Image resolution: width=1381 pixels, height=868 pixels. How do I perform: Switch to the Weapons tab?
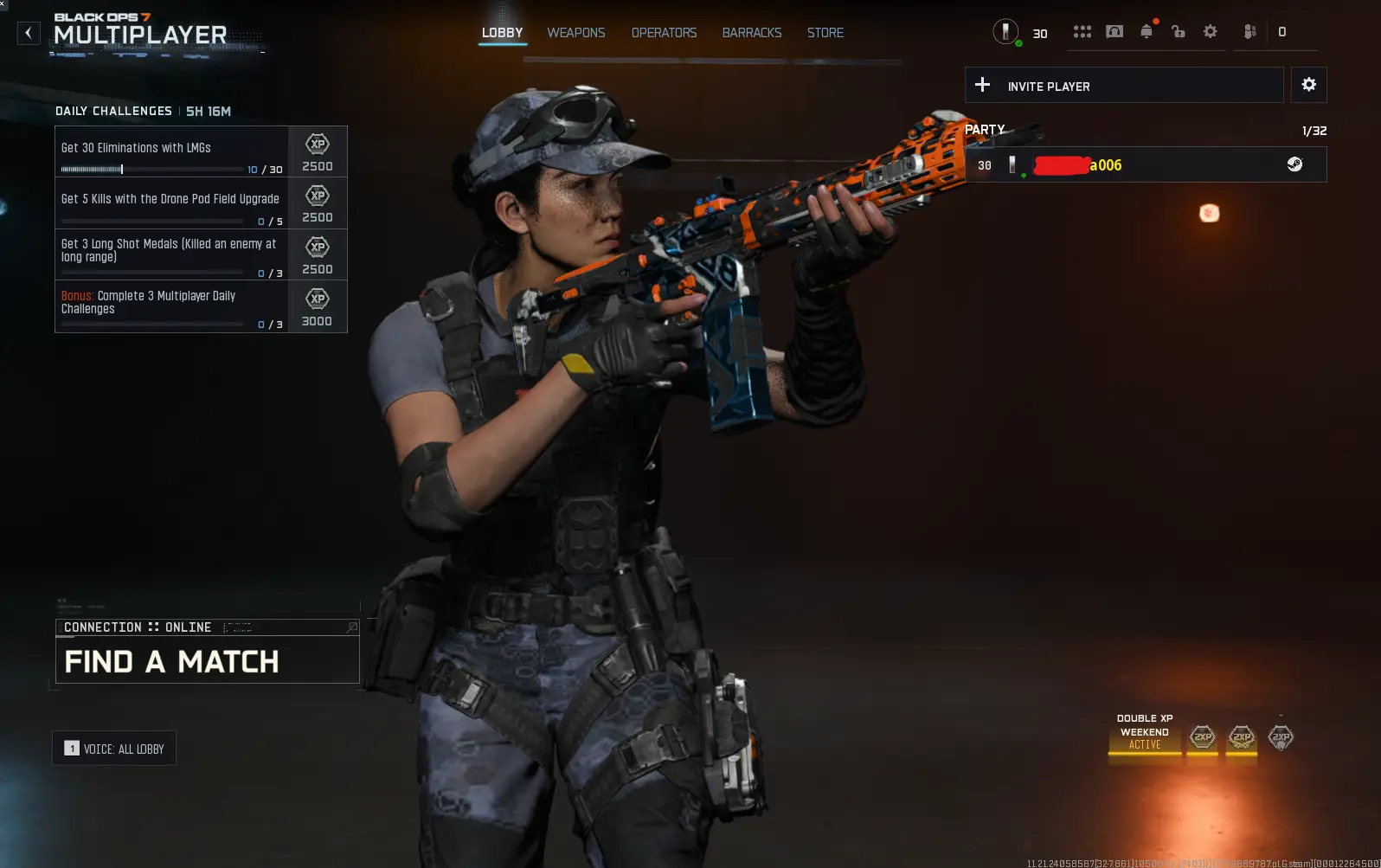click(x=575, y=33)
